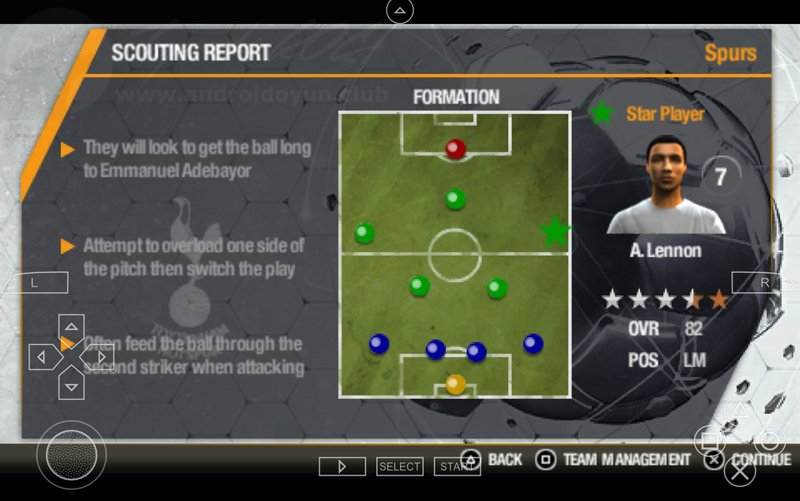Tap the on-screen cross face button
800x501 pixels.
740,470
